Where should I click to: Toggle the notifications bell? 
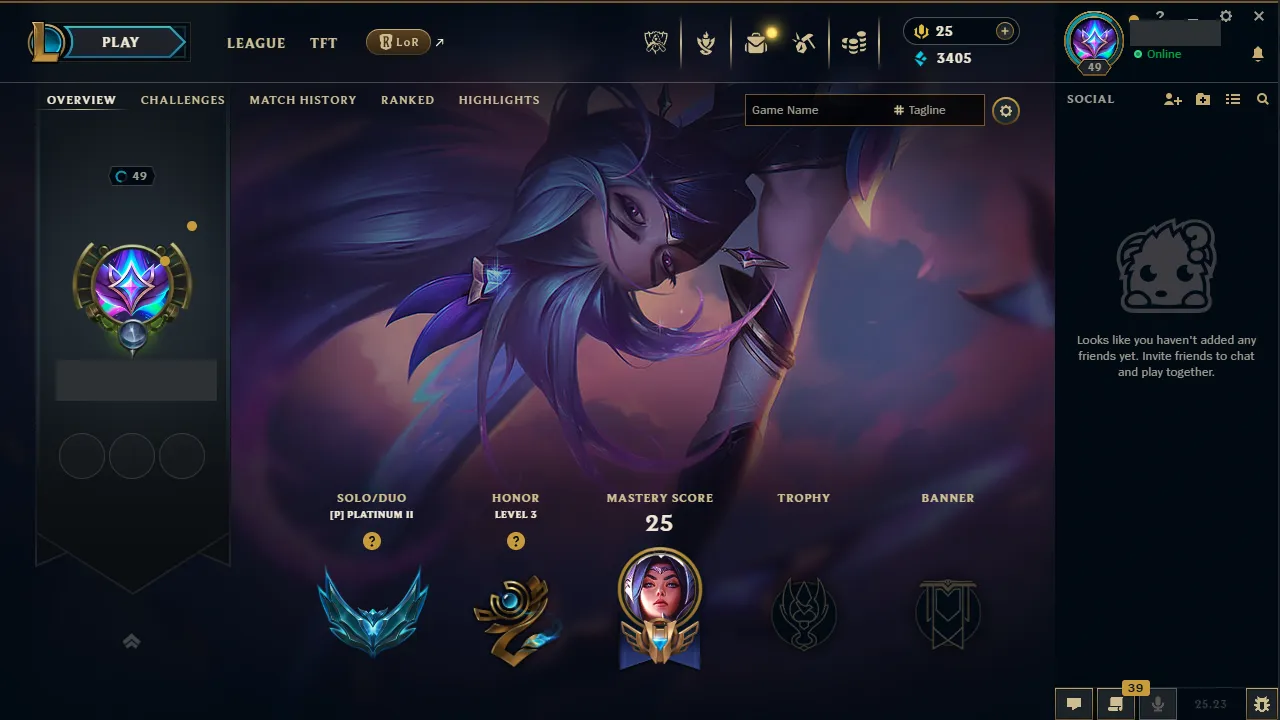(x=1258, y=54)
